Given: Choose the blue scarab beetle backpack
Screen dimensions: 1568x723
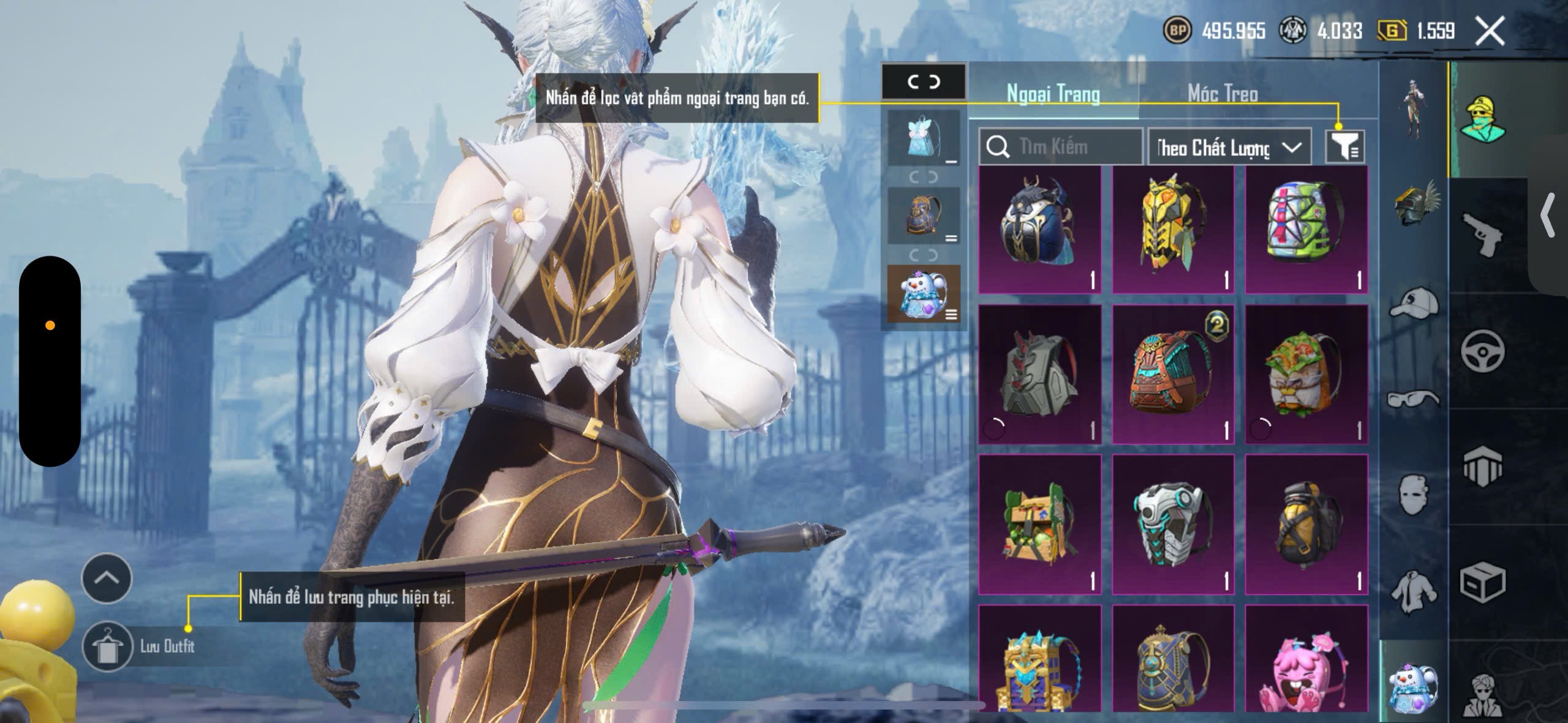Looking at the screenshot, I should 1039,230.
